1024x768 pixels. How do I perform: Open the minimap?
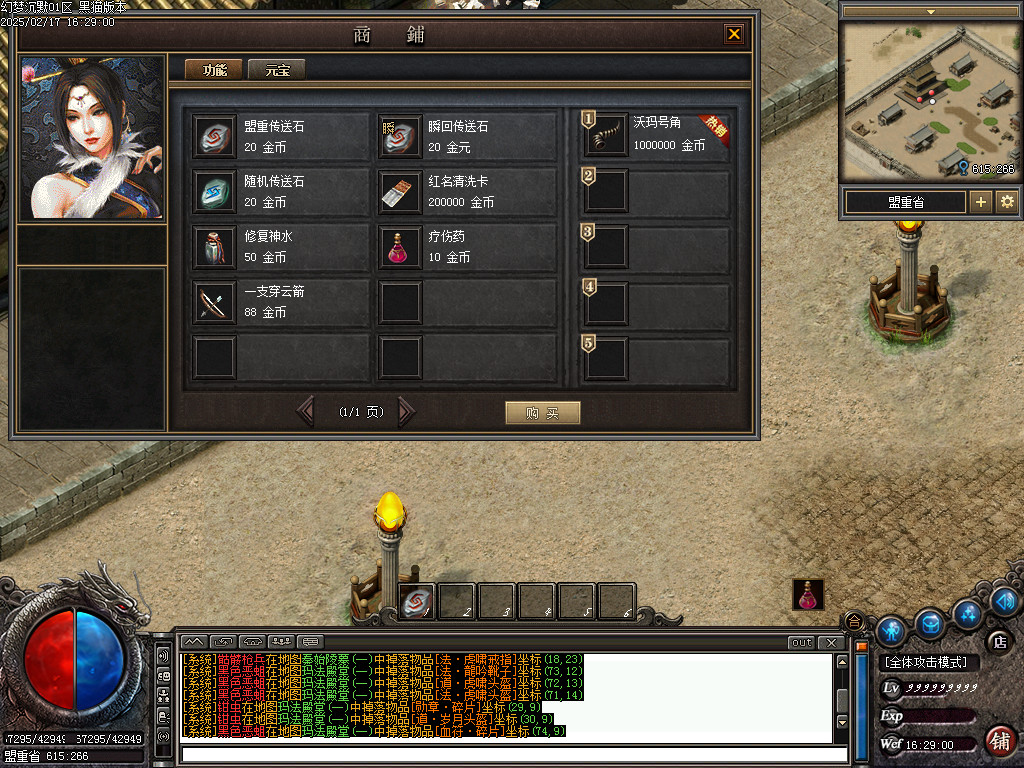pyautogui.click(x=930, y=97)
